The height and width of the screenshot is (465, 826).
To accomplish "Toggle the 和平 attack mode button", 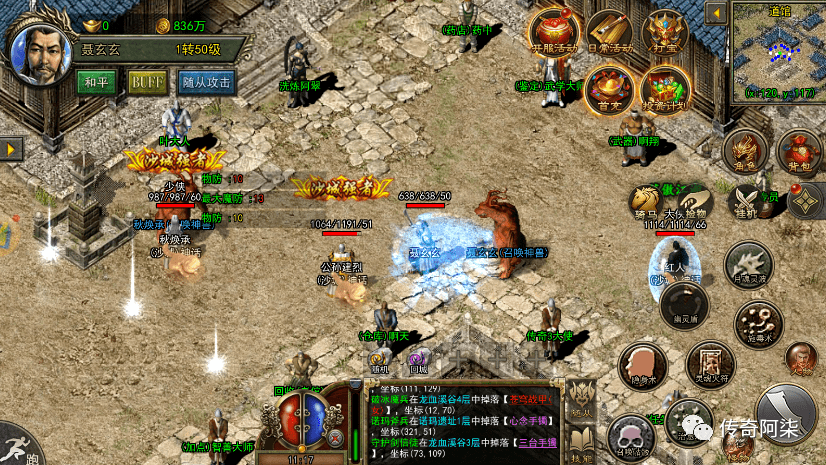I will tap(96, 82).
